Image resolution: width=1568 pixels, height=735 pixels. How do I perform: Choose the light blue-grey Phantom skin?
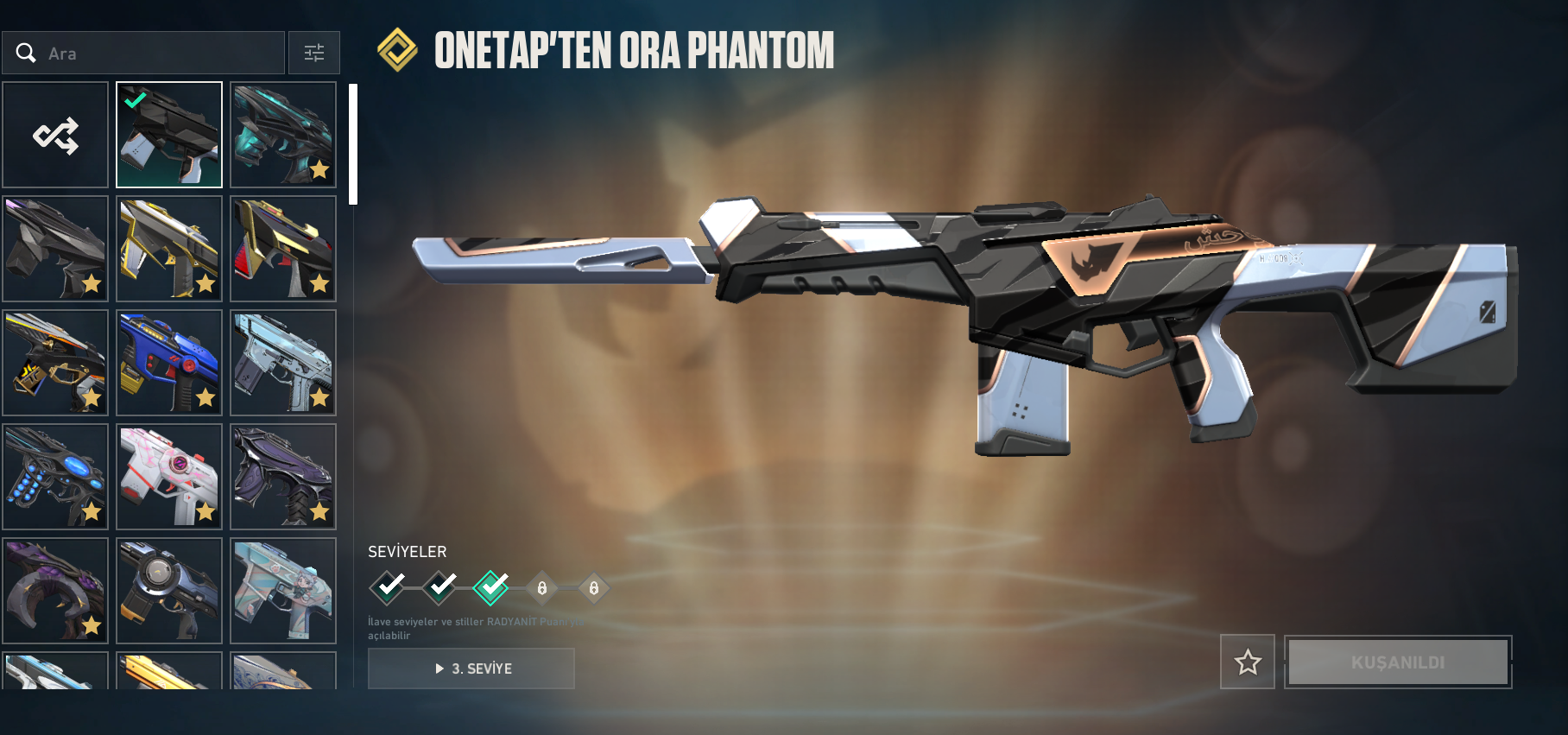(283, 363)
